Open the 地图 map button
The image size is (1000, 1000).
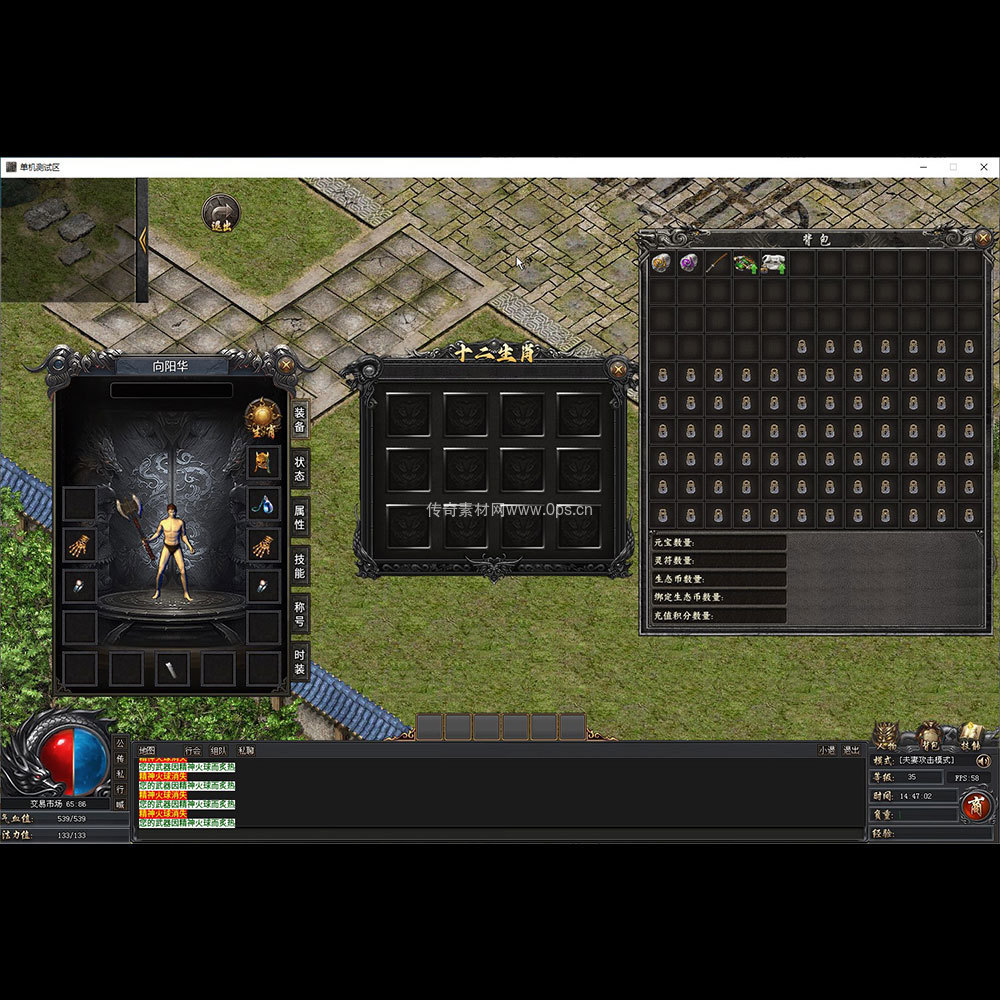[x=147, y=750]
